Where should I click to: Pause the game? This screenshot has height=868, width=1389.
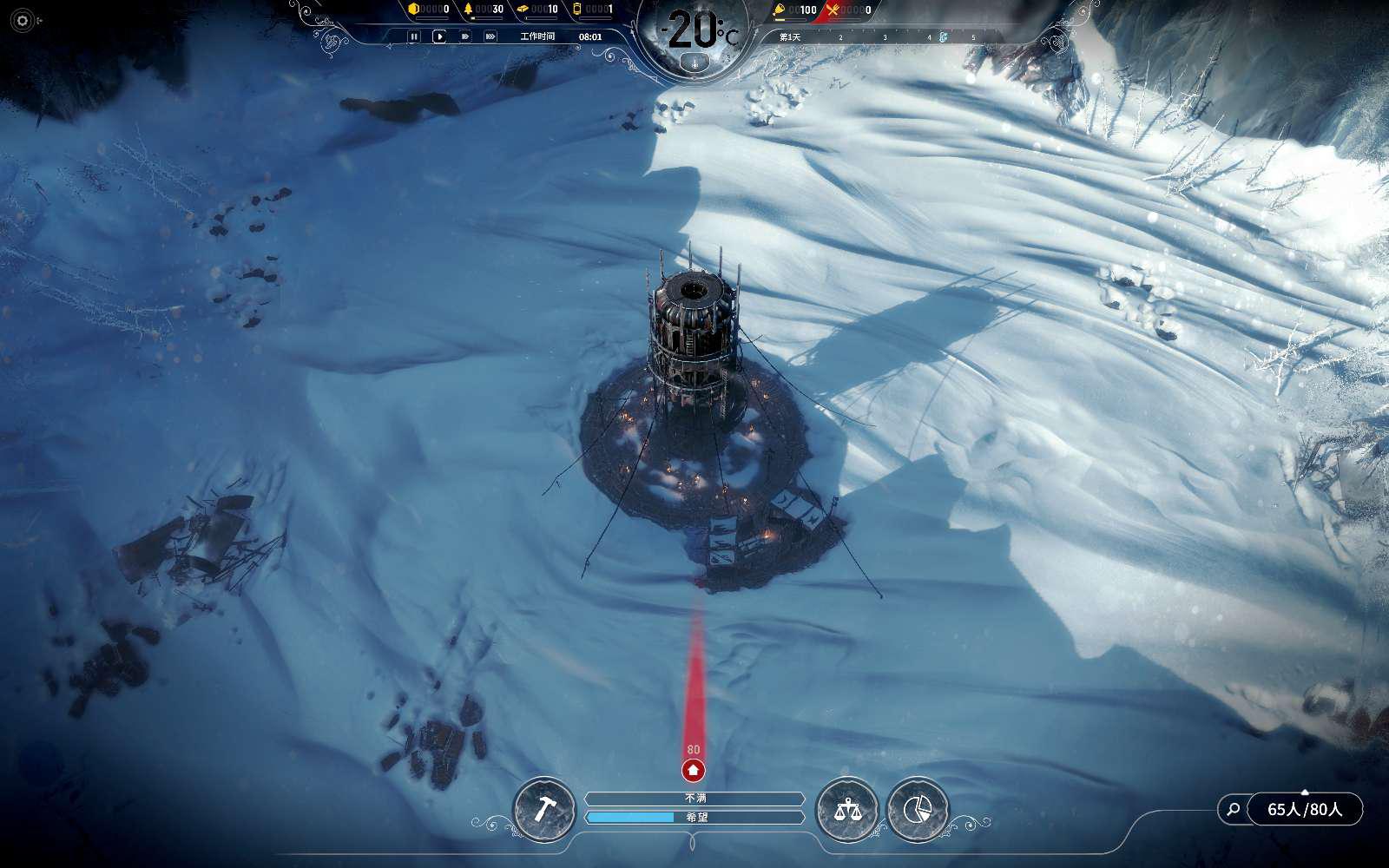[x=414, y=36]
